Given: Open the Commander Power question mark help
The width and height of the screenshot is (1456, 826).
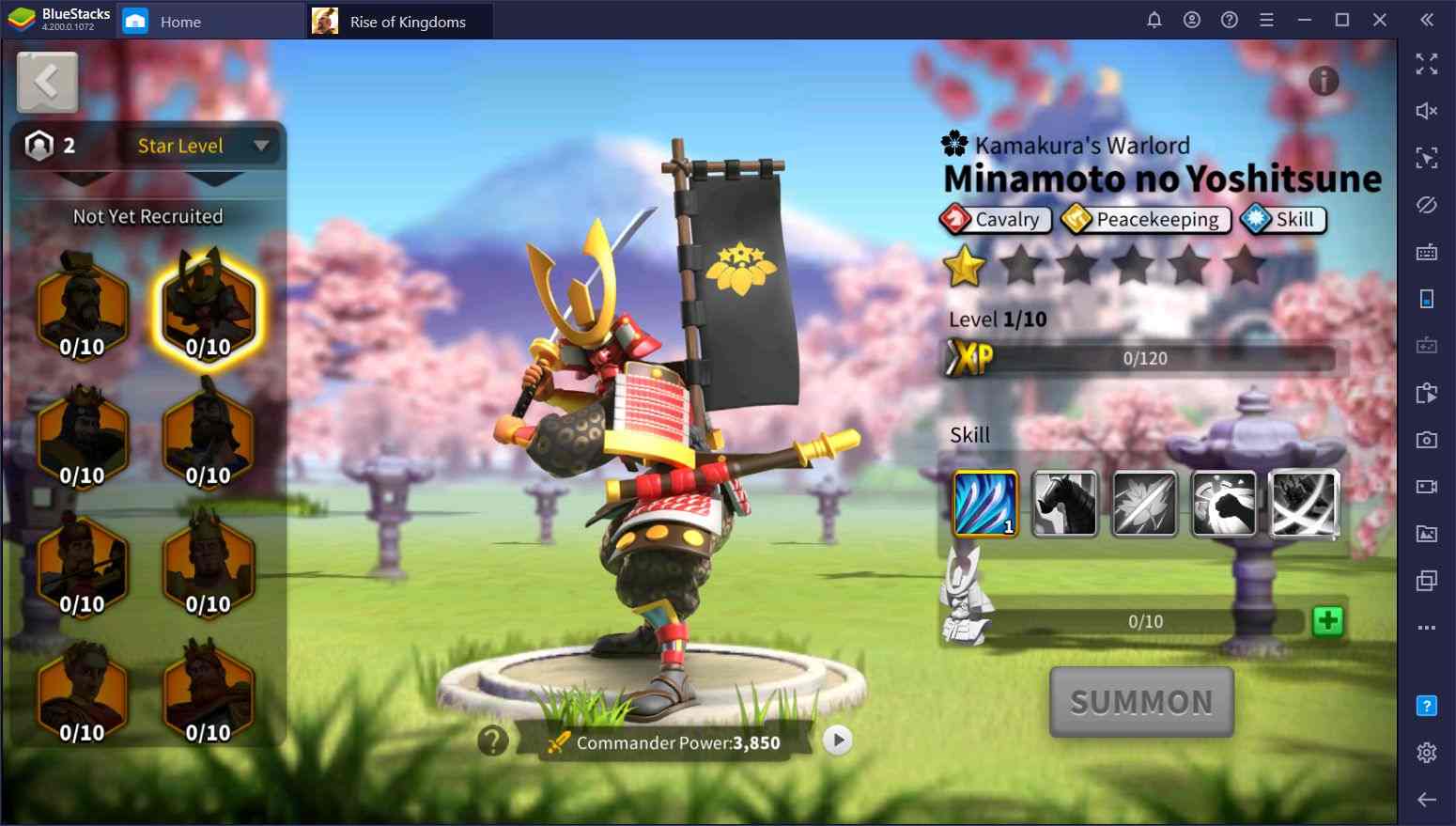Looking at the screenshot, I should (493, 741).
